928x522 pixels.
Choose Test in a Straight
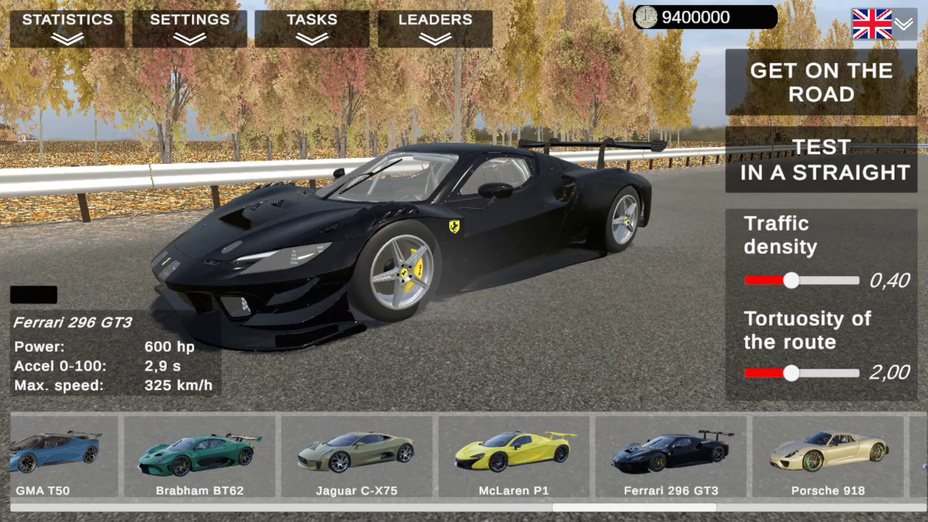pos(821,160)
